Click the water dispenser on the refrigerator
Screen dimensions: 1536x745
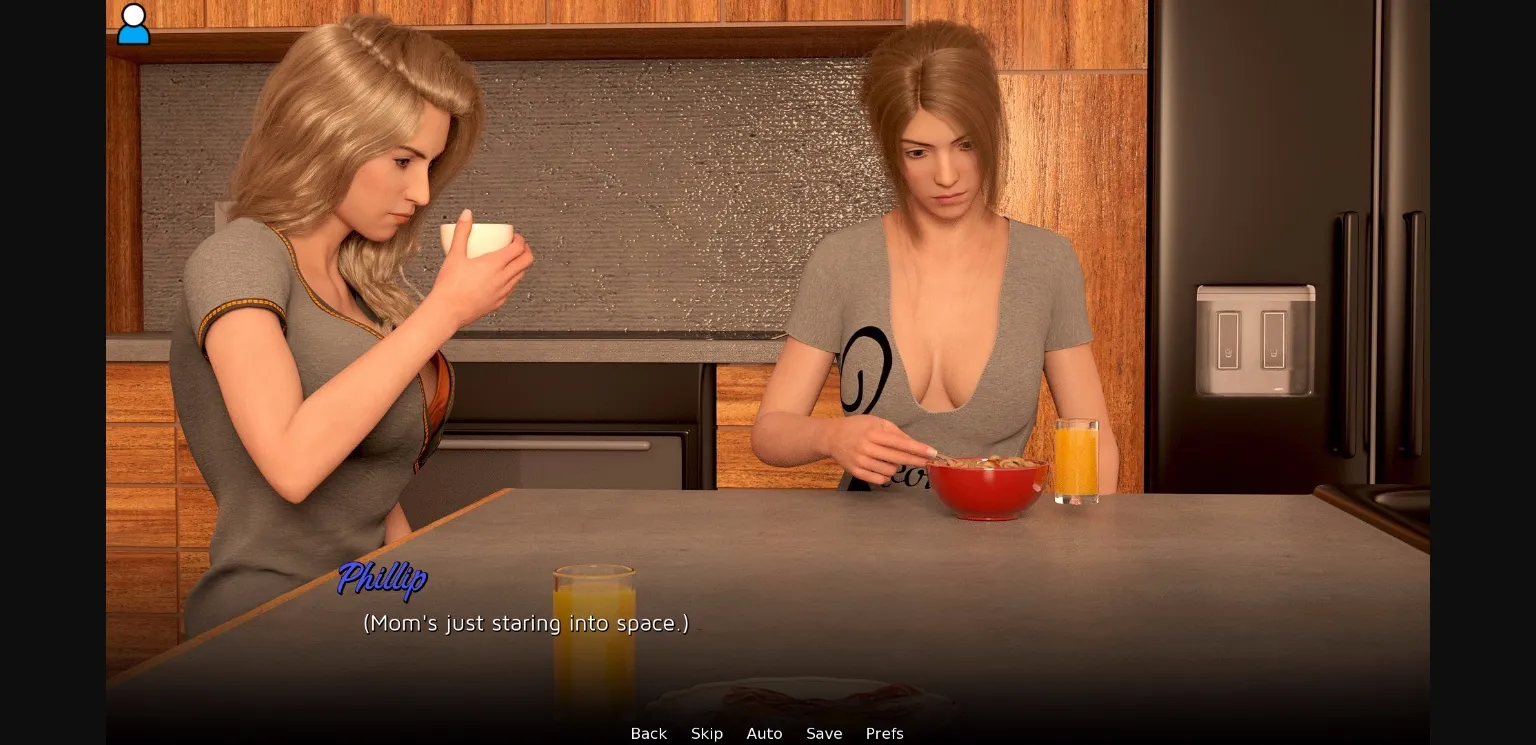(x=1255, y=340)
